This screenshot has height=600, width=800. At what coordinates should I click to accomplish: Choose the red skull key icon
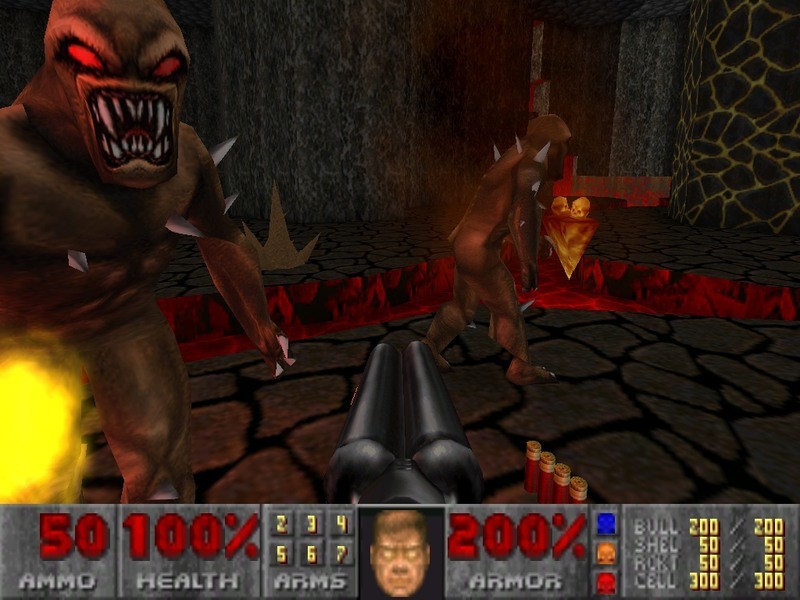[604, 582]
